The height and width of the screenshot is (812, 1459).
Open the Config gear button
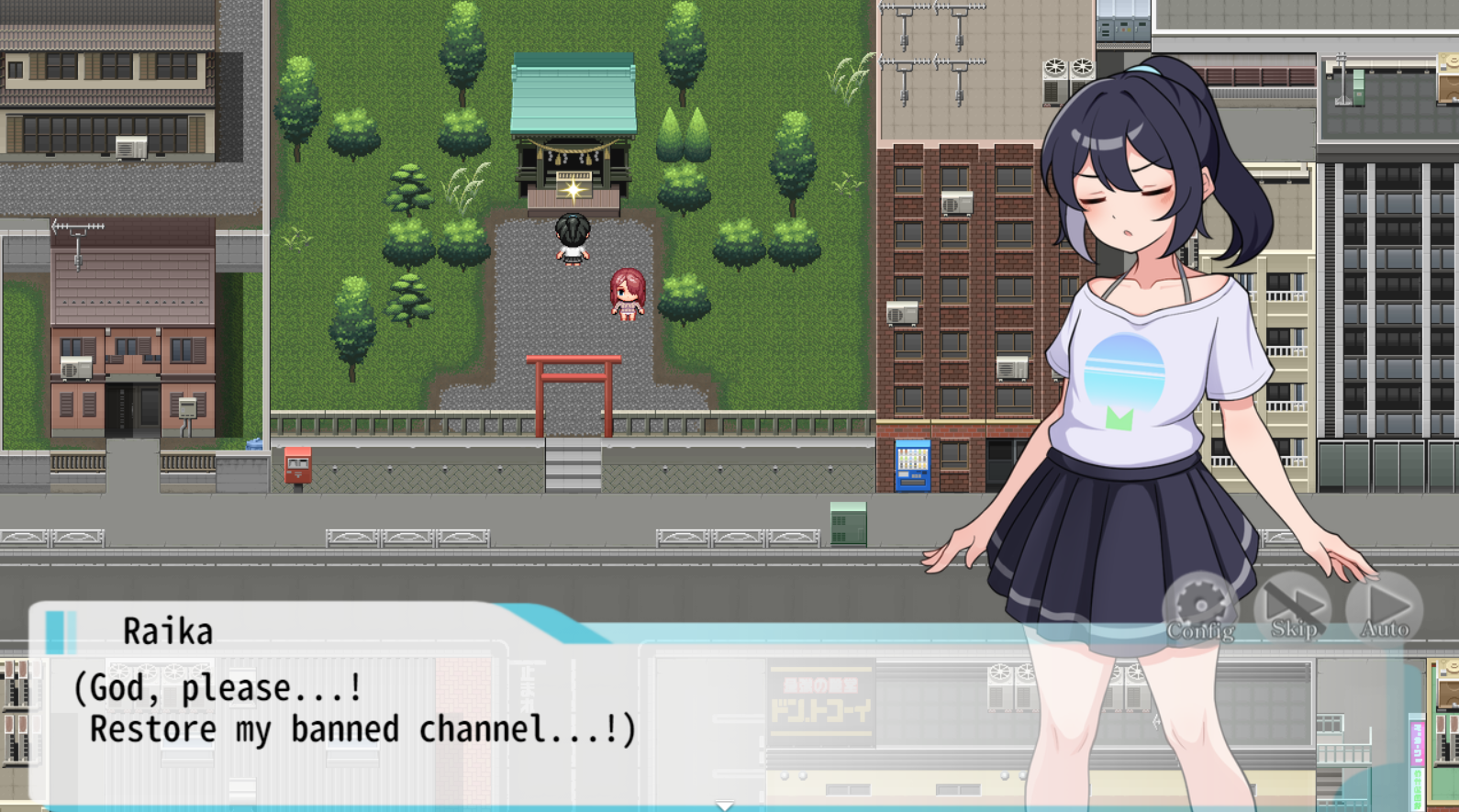click(x=1200, y=607)
